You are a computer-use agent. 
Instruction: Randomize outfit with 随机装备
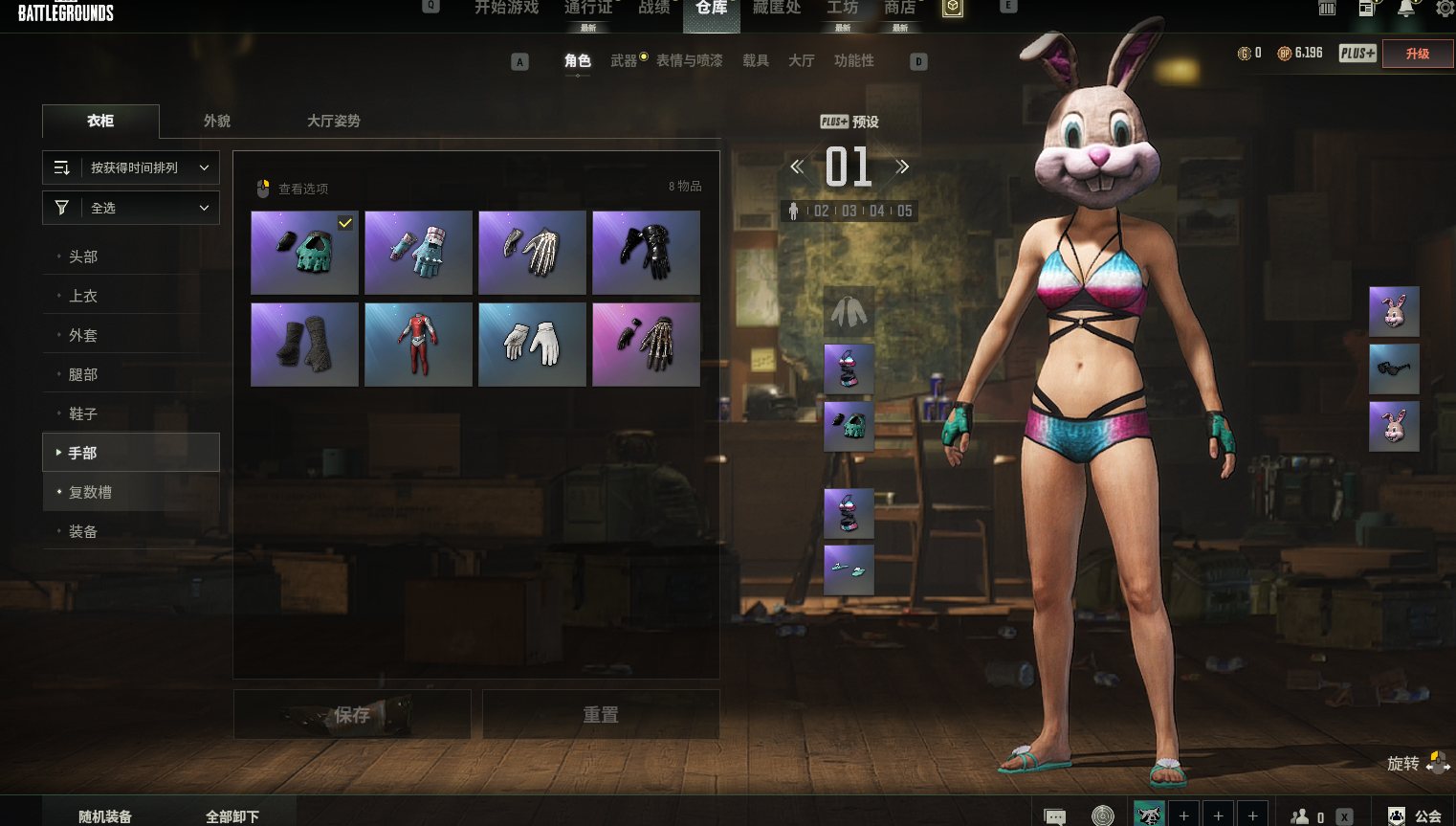click(105, 815)
